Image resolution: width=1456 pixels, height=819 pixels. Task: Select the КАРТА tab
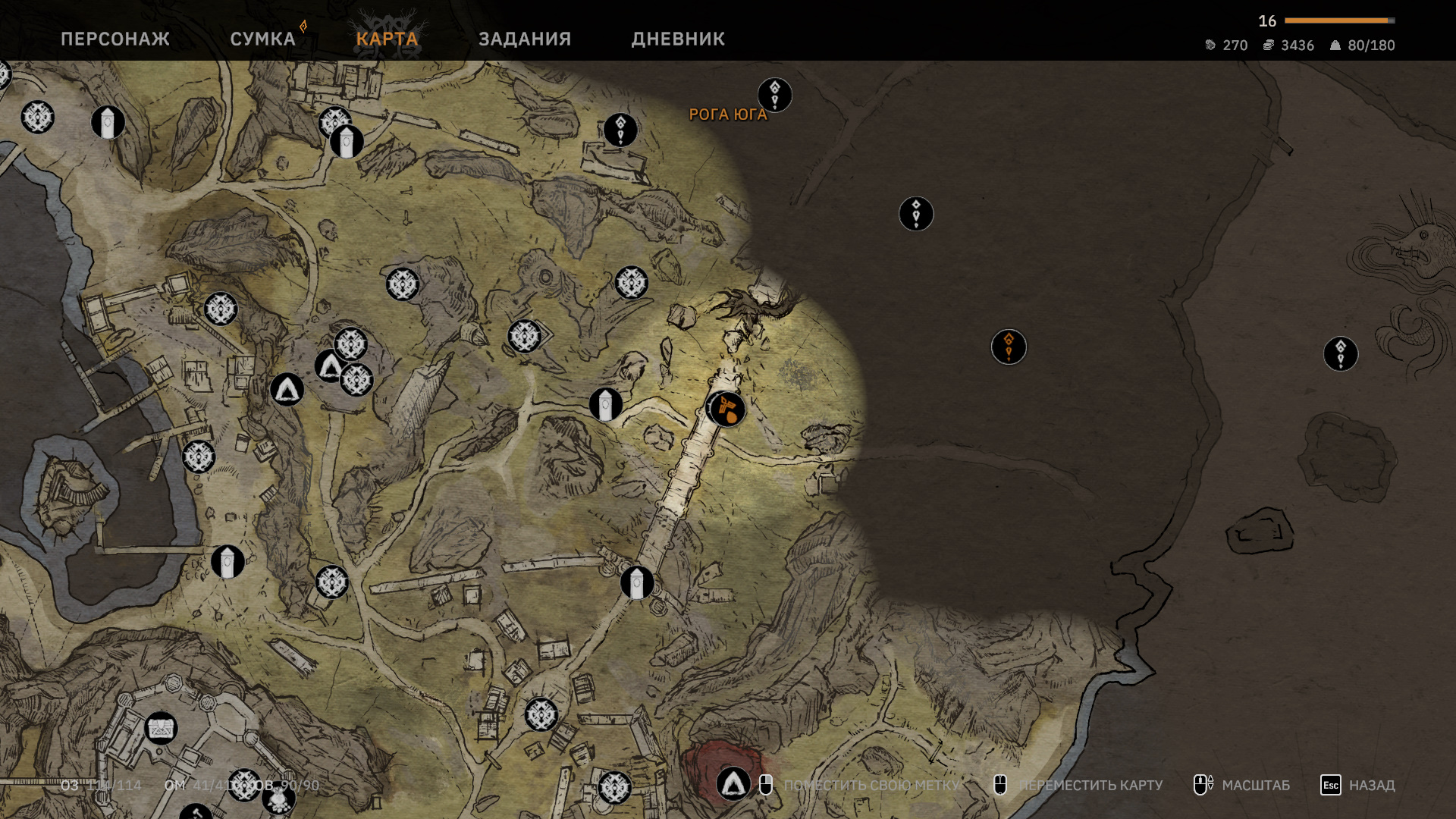point(387,39)
